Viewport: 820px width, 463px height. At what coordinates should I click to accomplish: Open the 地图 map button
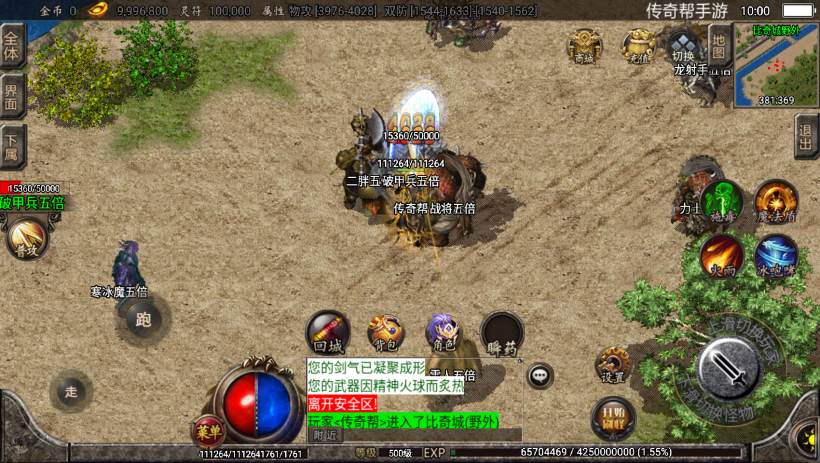click(719, 44)
